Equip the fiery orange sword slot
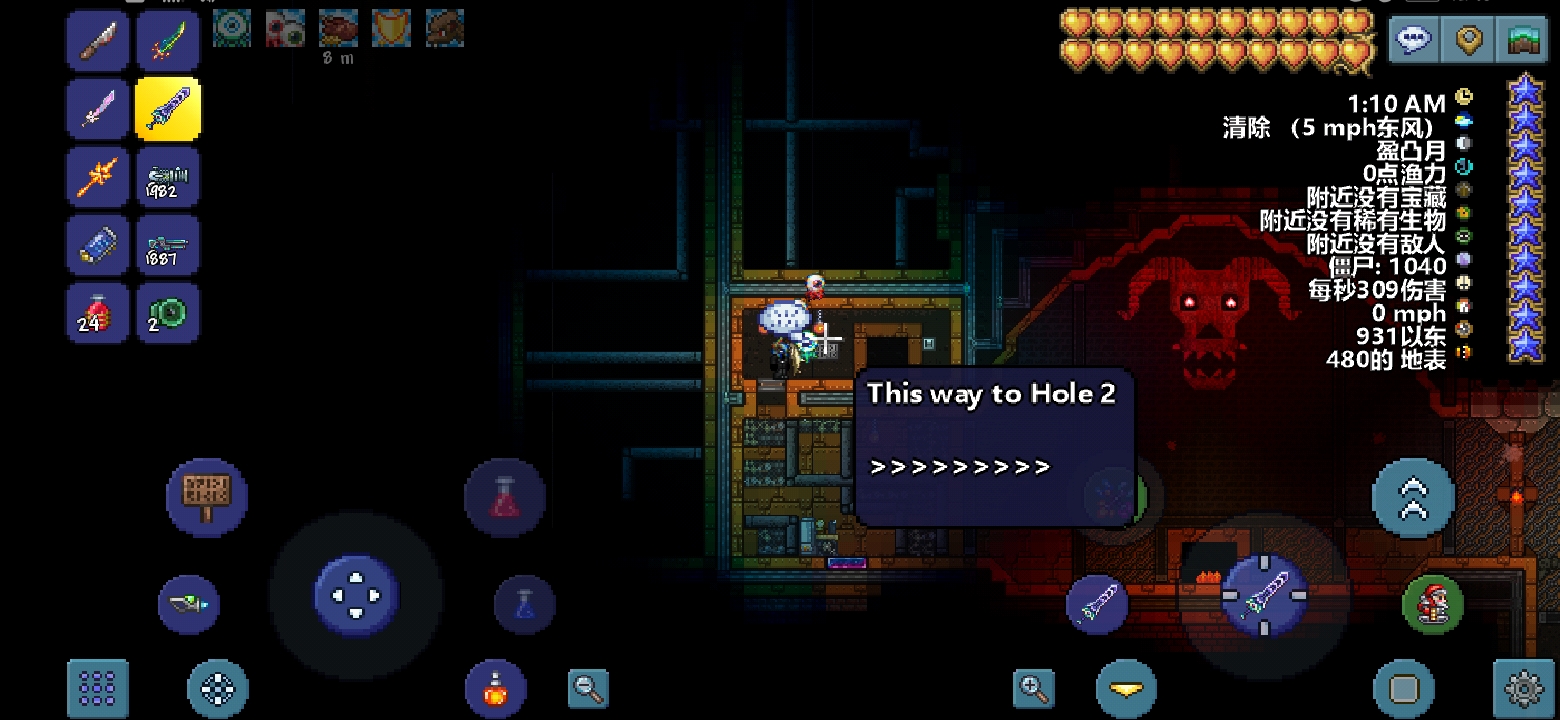Viewport: 1560px width, 720px height. 97,177
